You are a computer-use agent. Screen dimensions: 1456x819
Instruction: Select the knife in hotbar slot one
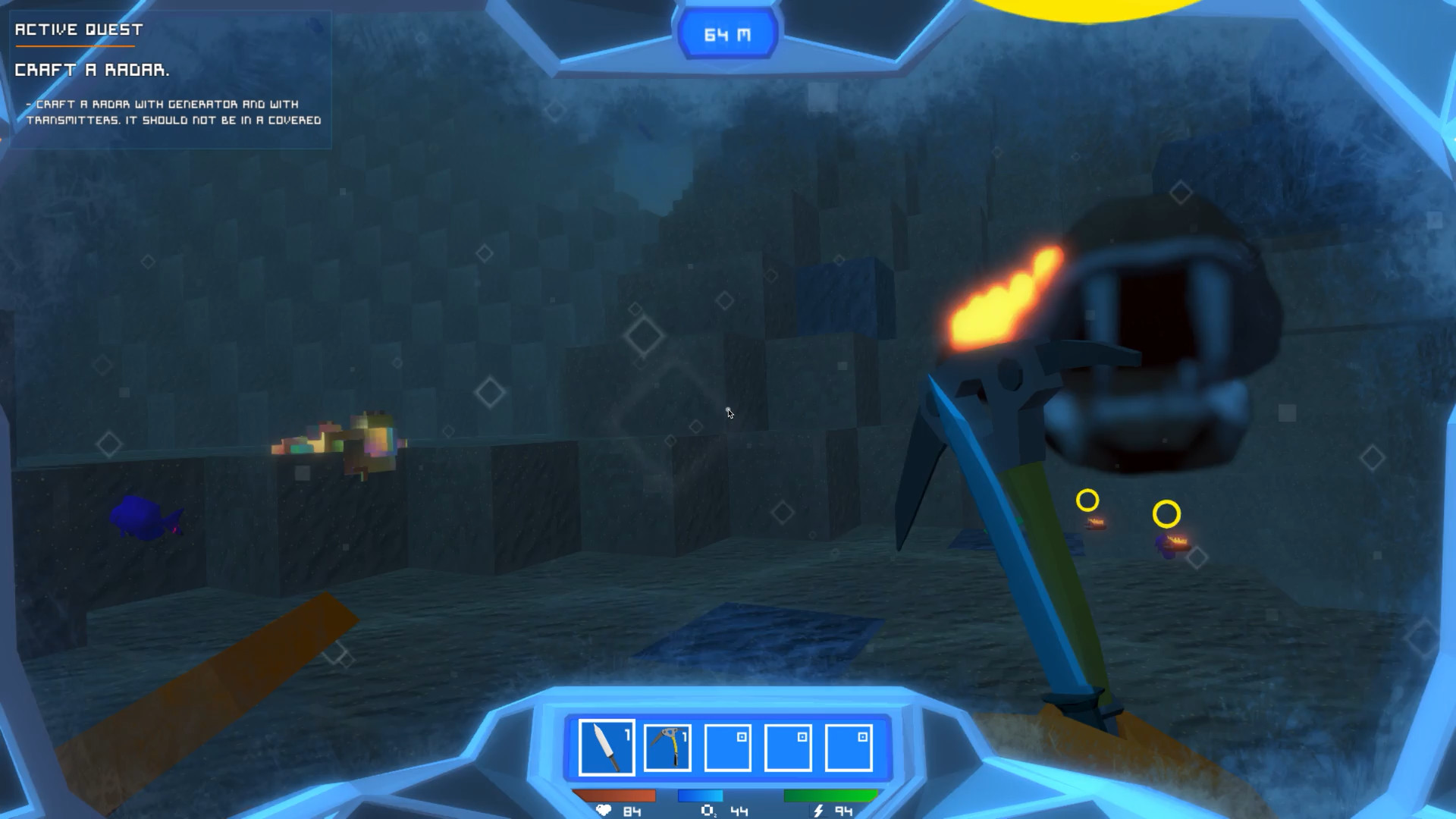coord(605,747)
